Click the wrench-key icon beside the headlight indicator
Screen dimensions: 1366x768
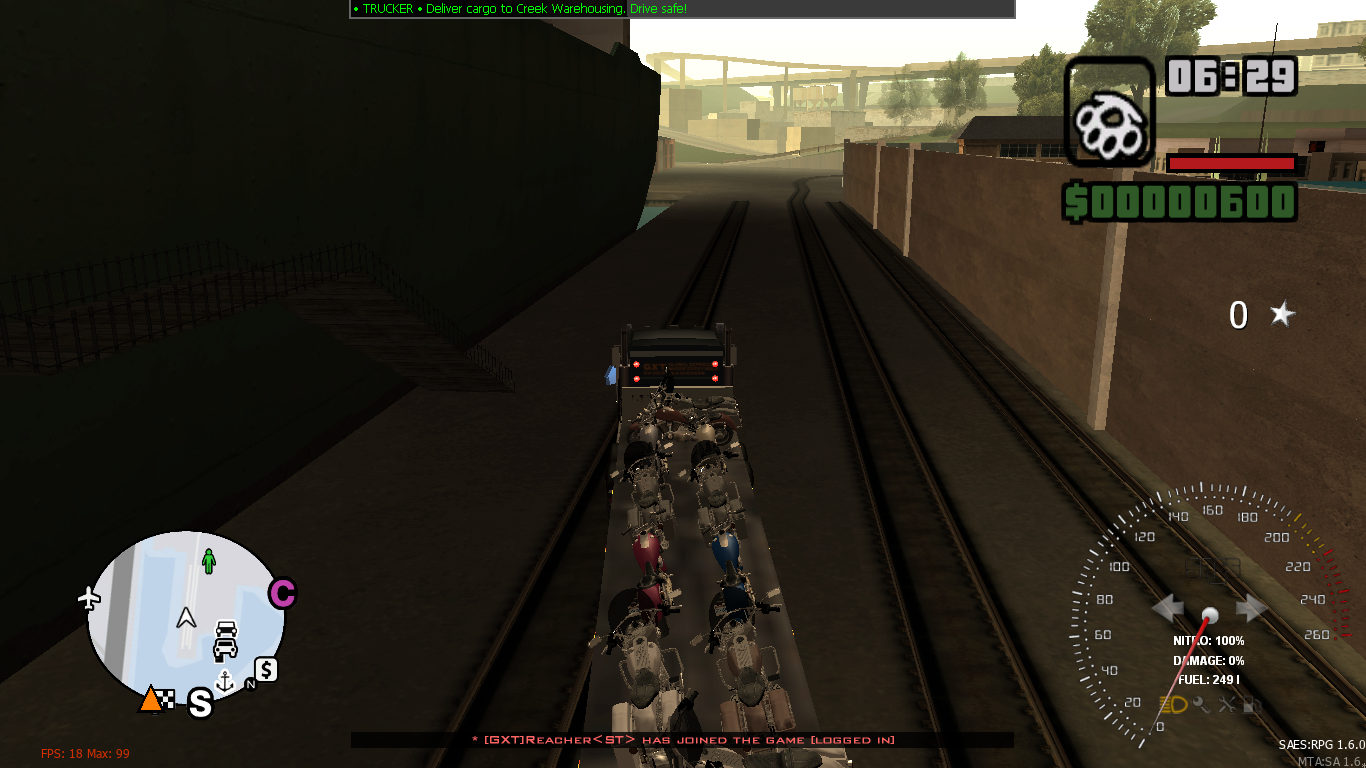point(1201,705)
